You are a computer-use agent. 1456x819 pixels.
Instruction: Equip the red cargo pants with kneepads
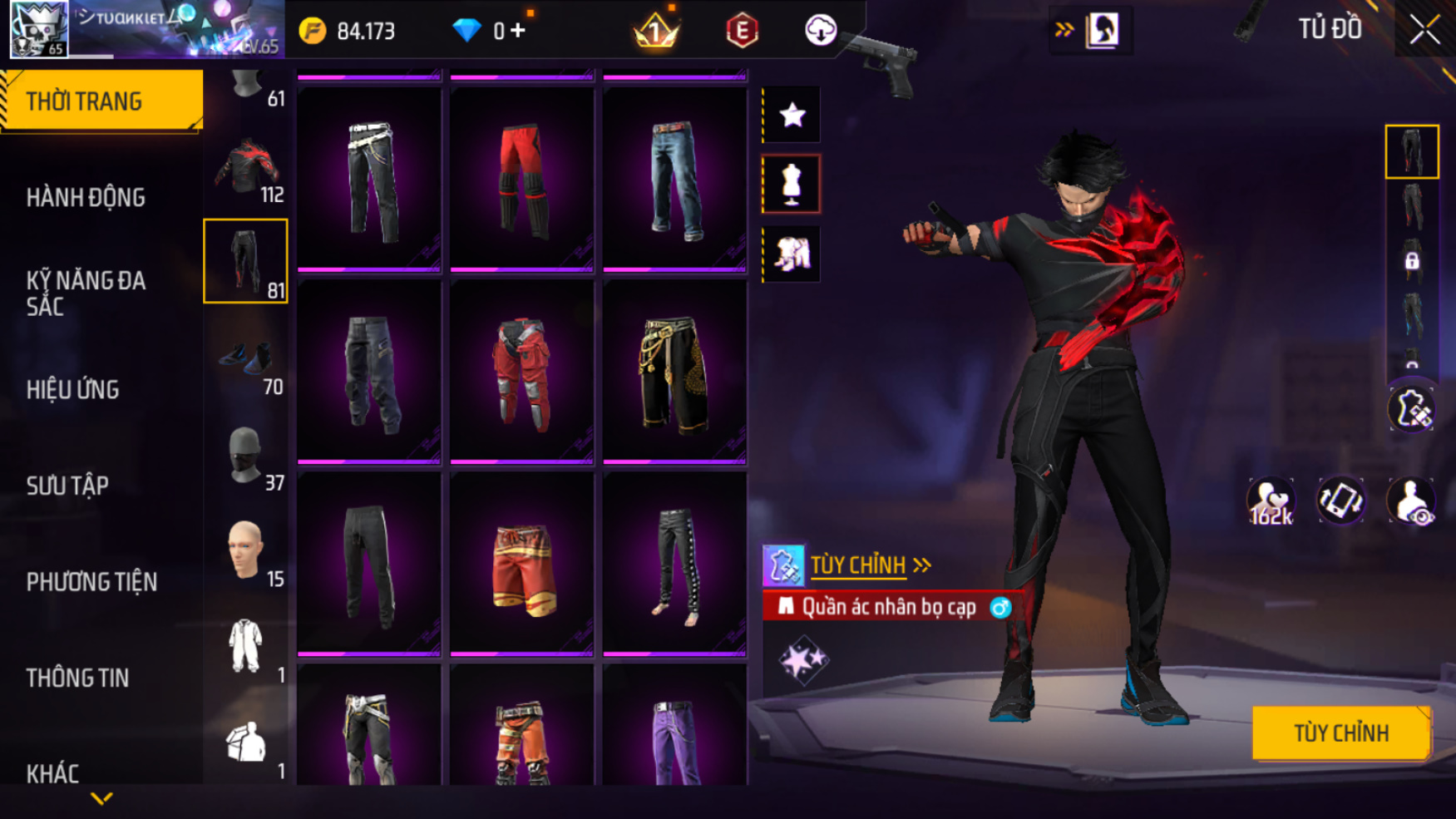click(521, 372)
